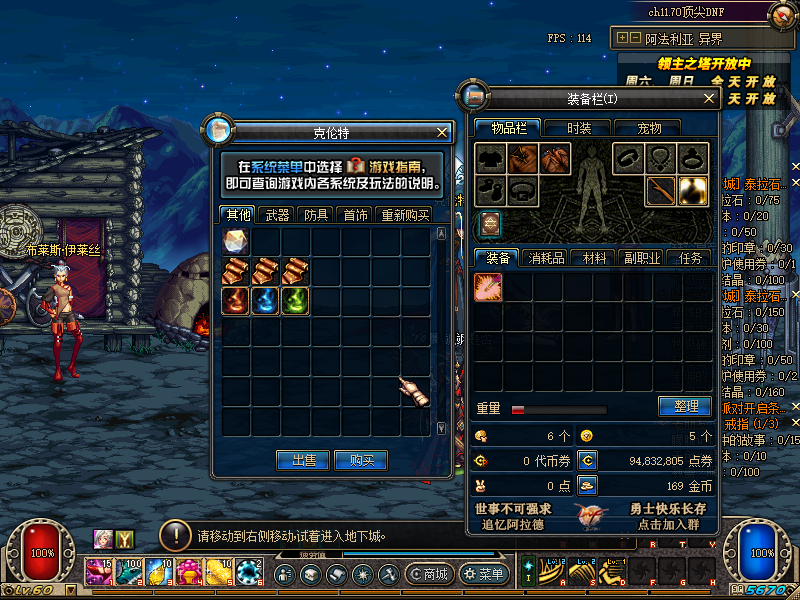800x600 pixels.
Task: Click the 整理 sort button
Action: point(685,407)
